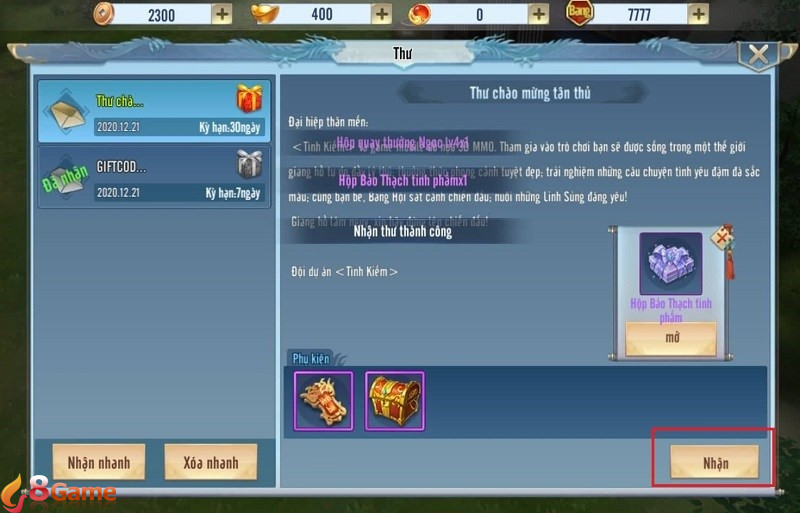
Task: Select the golden mount attachment item
Action: pyautogui.click(x=323, y=400)
